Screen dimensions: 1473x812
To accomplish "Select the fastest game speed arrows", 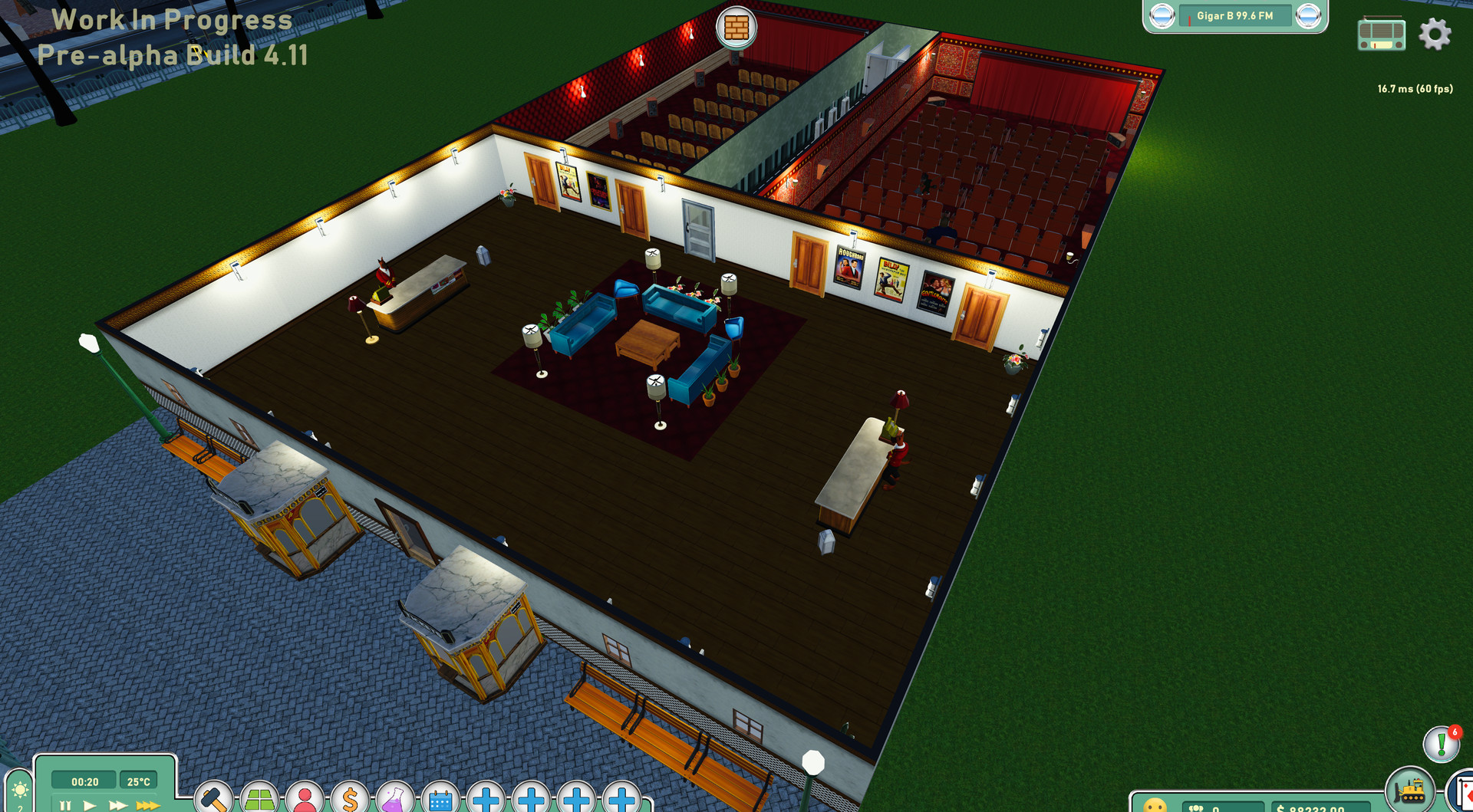I will click(x=147, y=804).
